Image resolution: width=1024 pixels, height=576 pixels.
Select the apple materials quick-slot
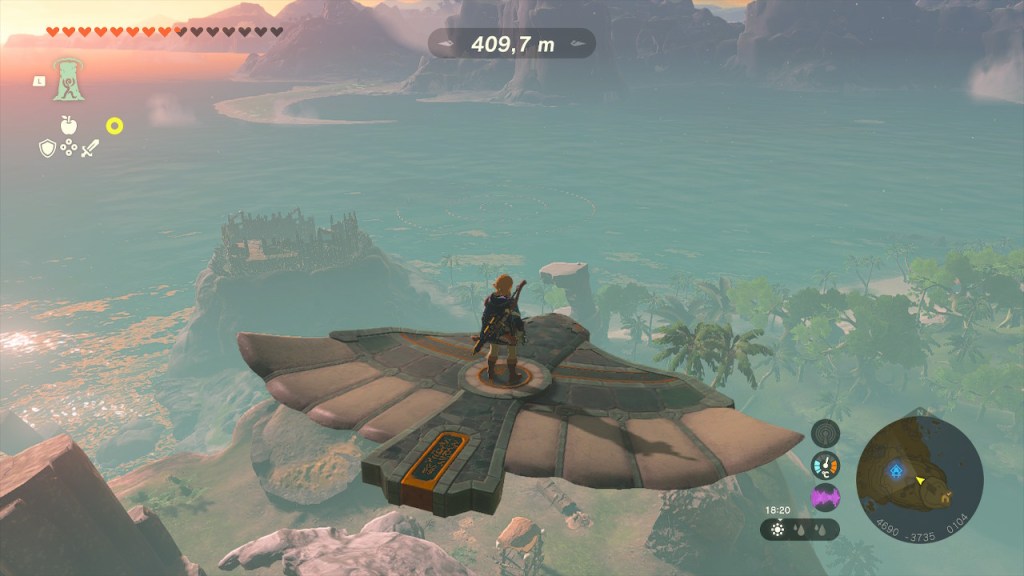coord(68,125)
